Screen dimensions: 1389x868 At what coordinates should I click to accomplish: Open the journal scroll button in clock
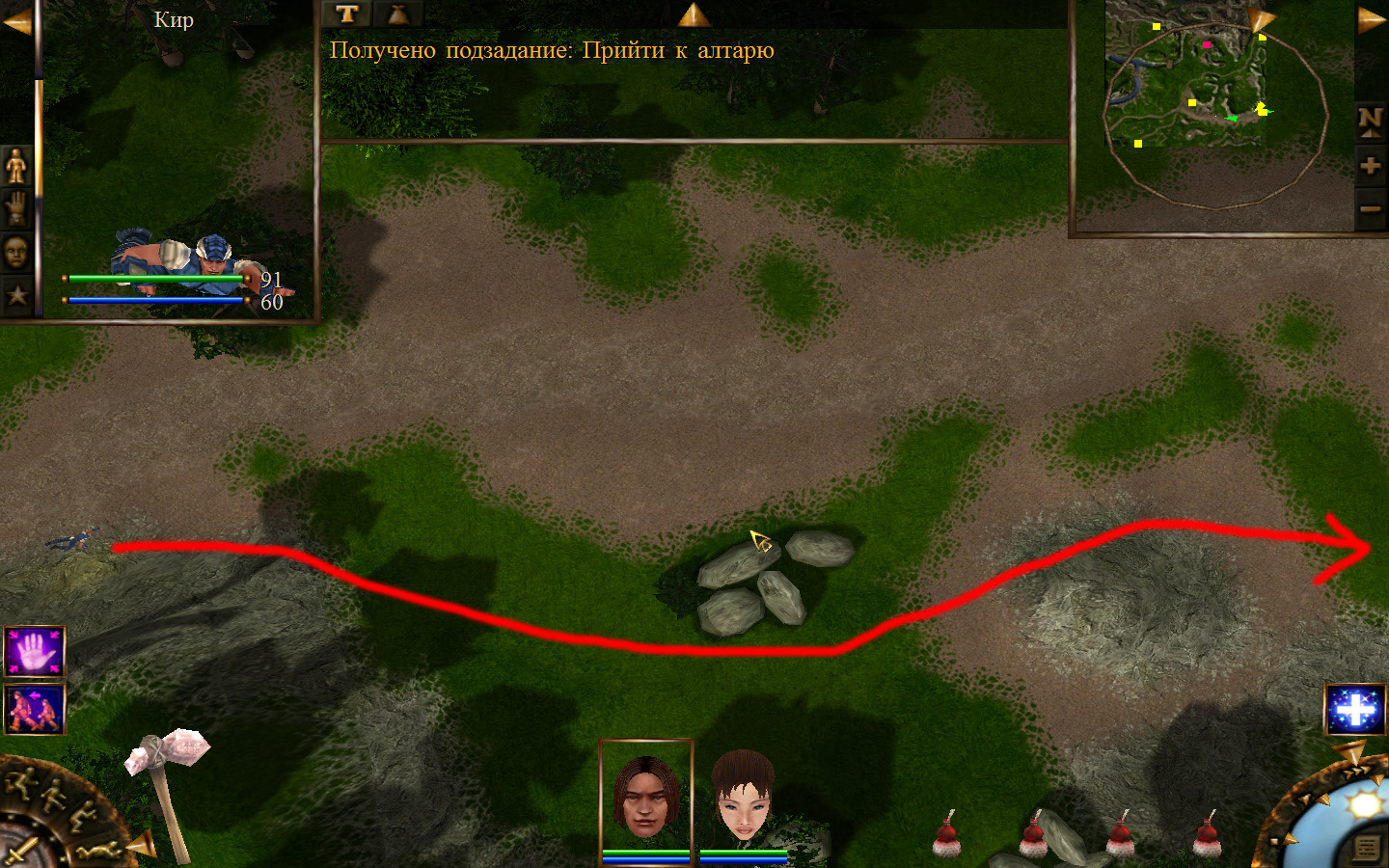[x=1366, y=848]
